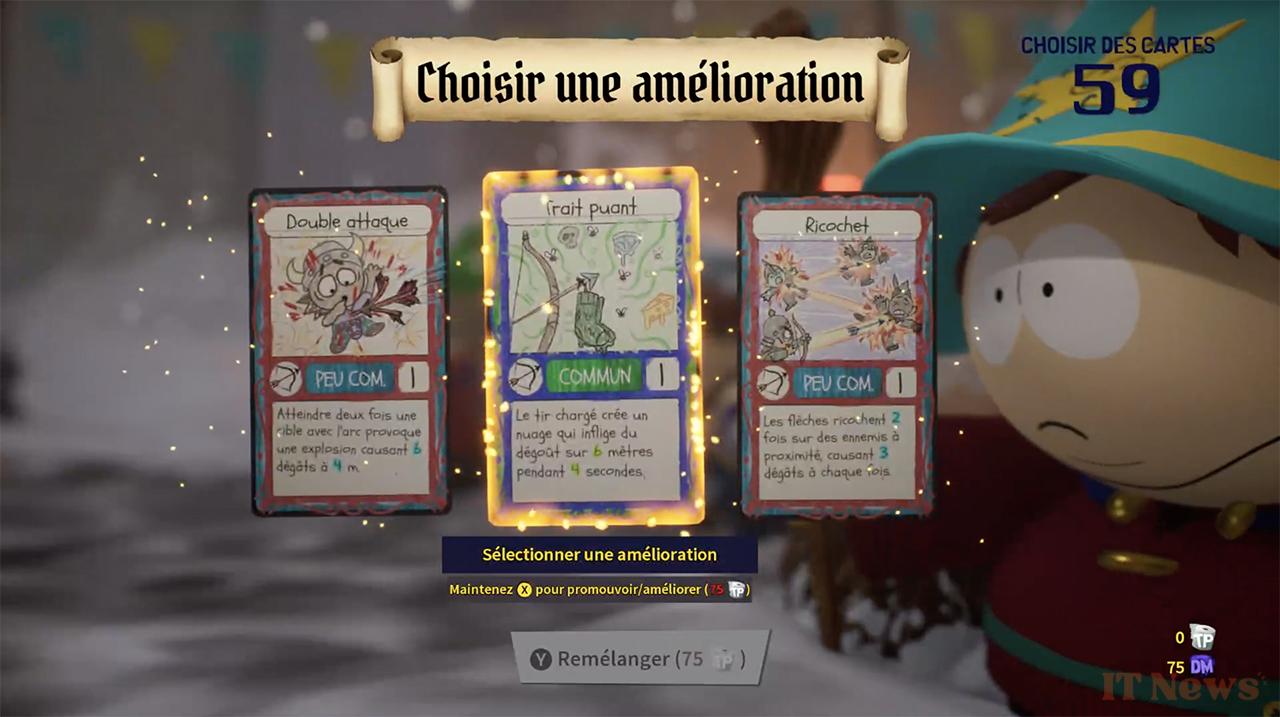Image resolution: width=1280 pixels, height=717 pixels.
Task: Click Sélectionner une amélioration button
Action: pyautogui.click(x=599, y=554)
